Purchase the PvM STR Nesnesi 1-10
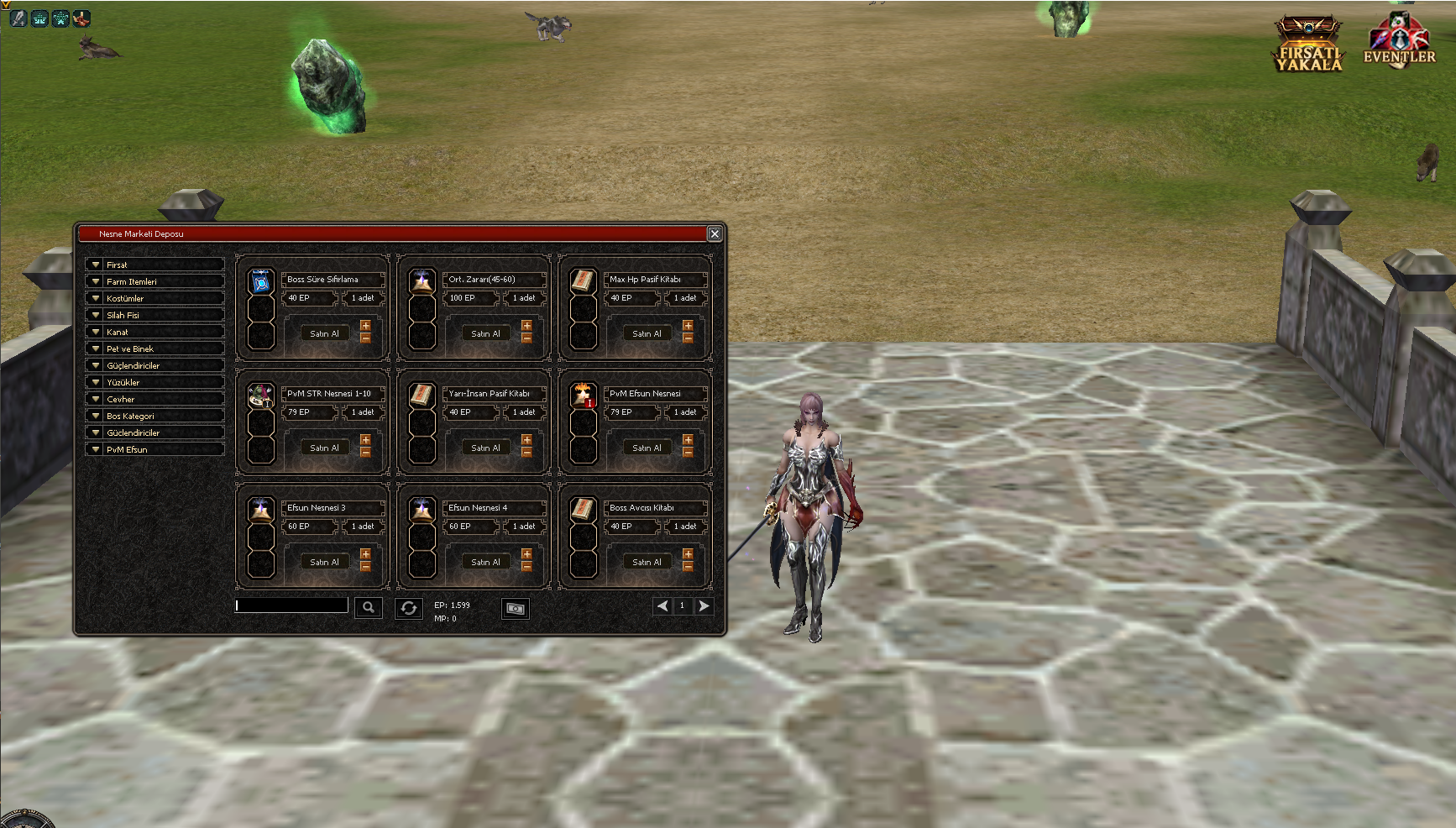Screen dimensions: 1456x828 pyautogui.click(x=324, y=448)
